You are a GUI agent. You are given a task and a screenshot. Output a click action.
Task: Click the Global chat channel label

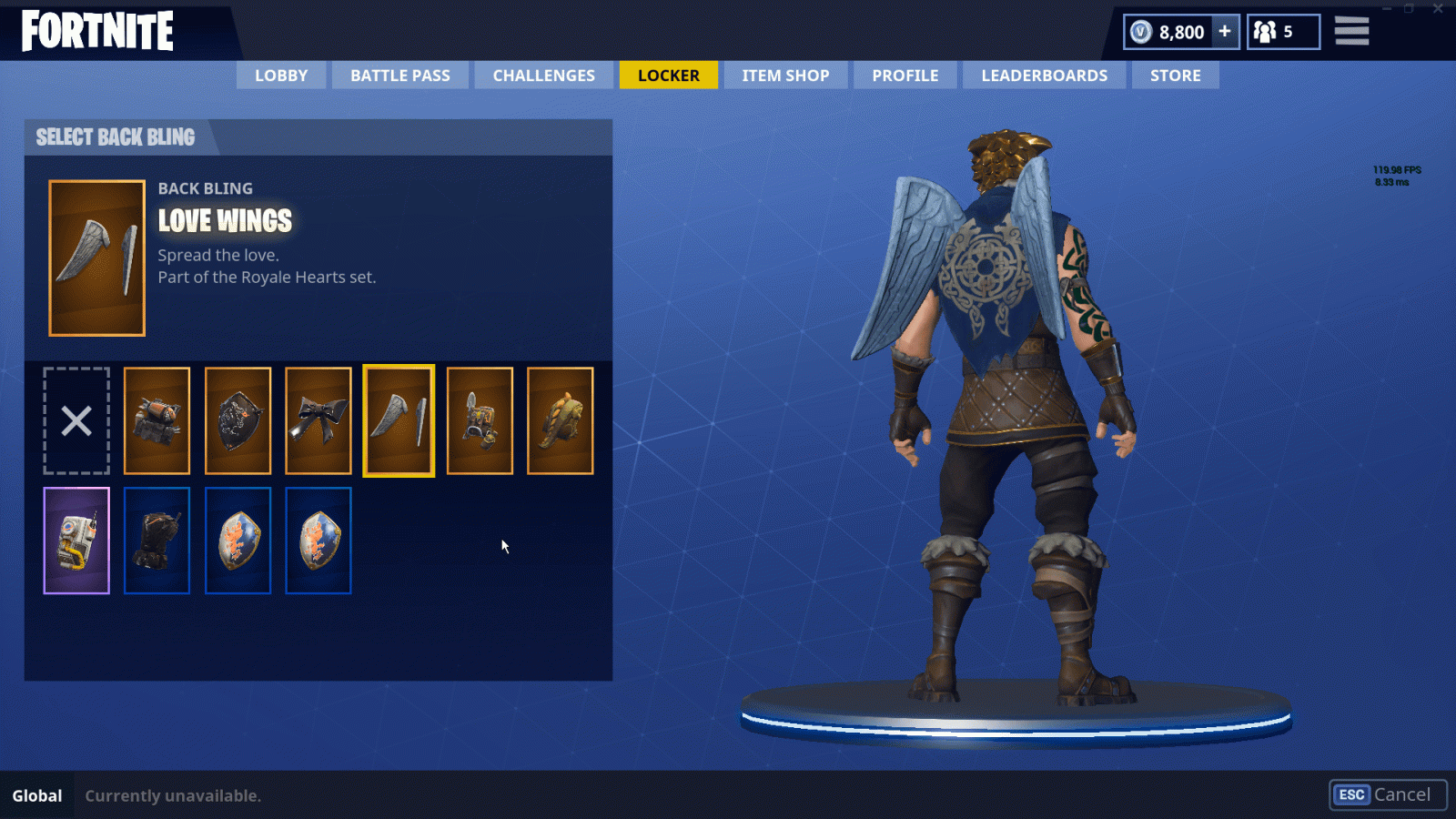coord(36,794)
